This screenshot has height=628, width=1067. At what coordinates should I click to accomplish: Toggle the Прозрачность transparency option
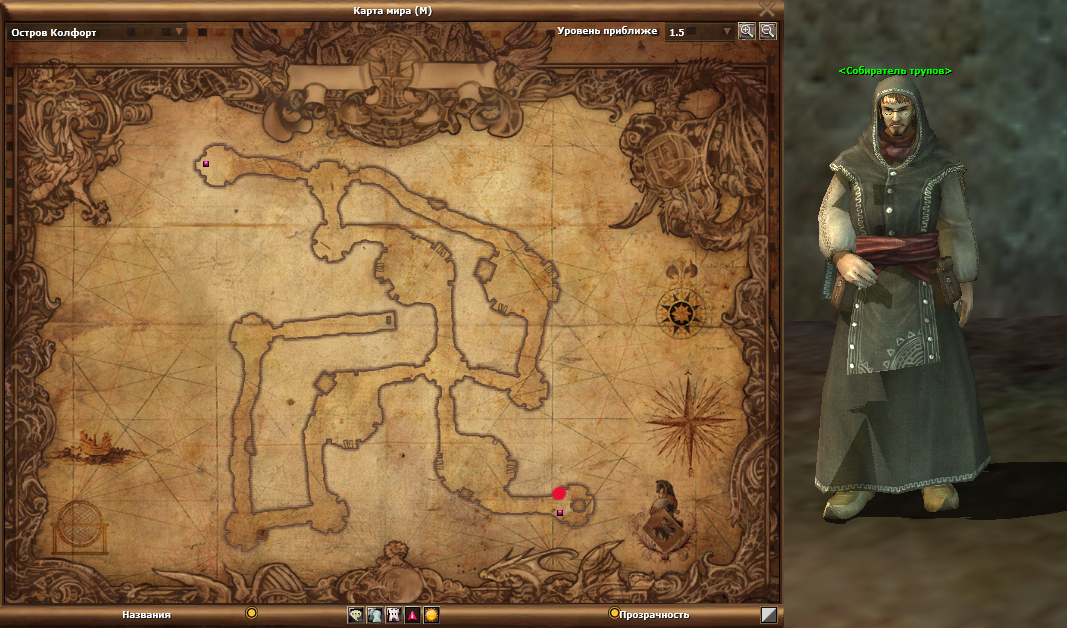point(614,613)
